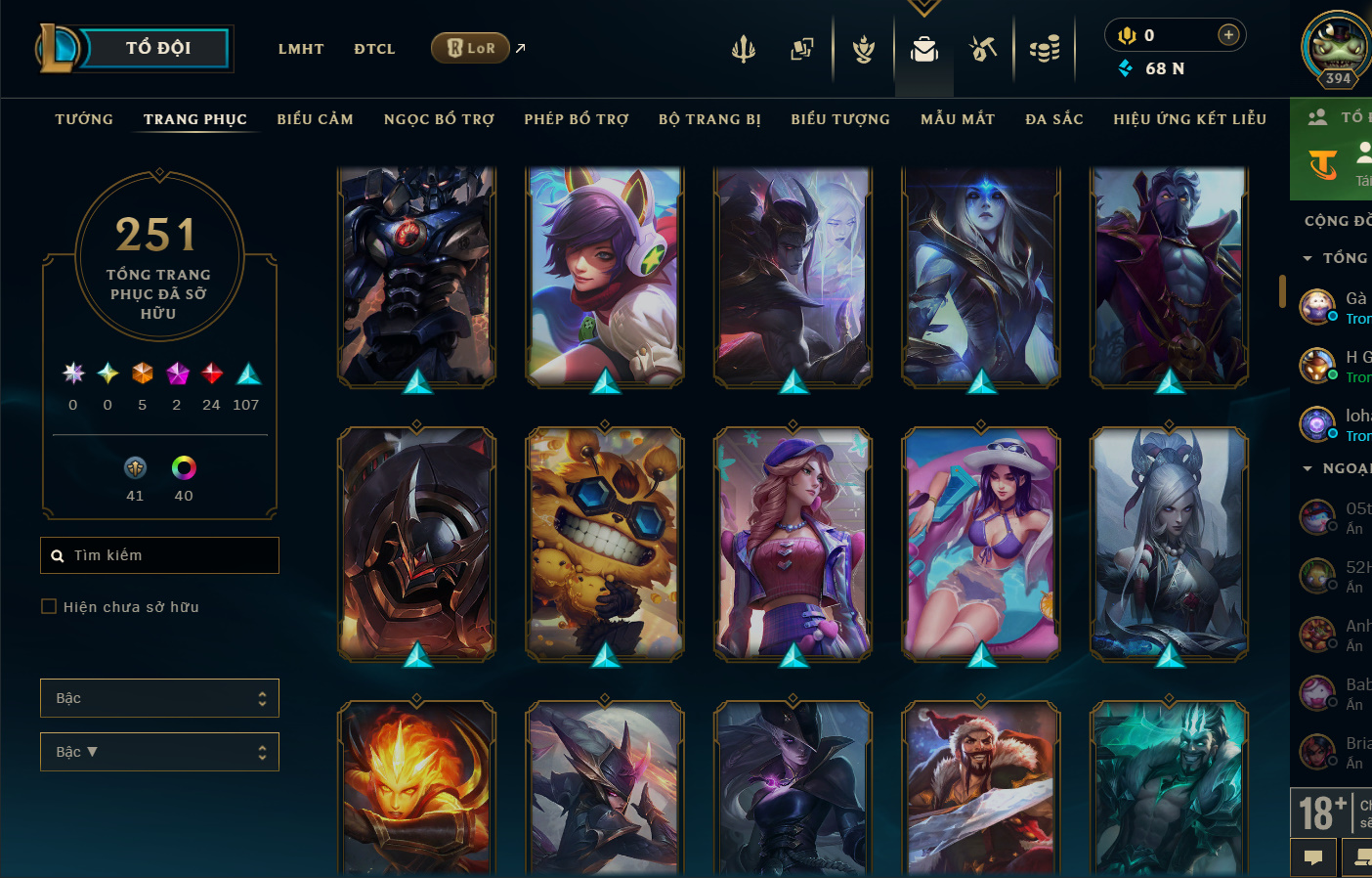Open the player profile avatar
The width and height of the screenshot is (1372, 878).
point(1337,47)
